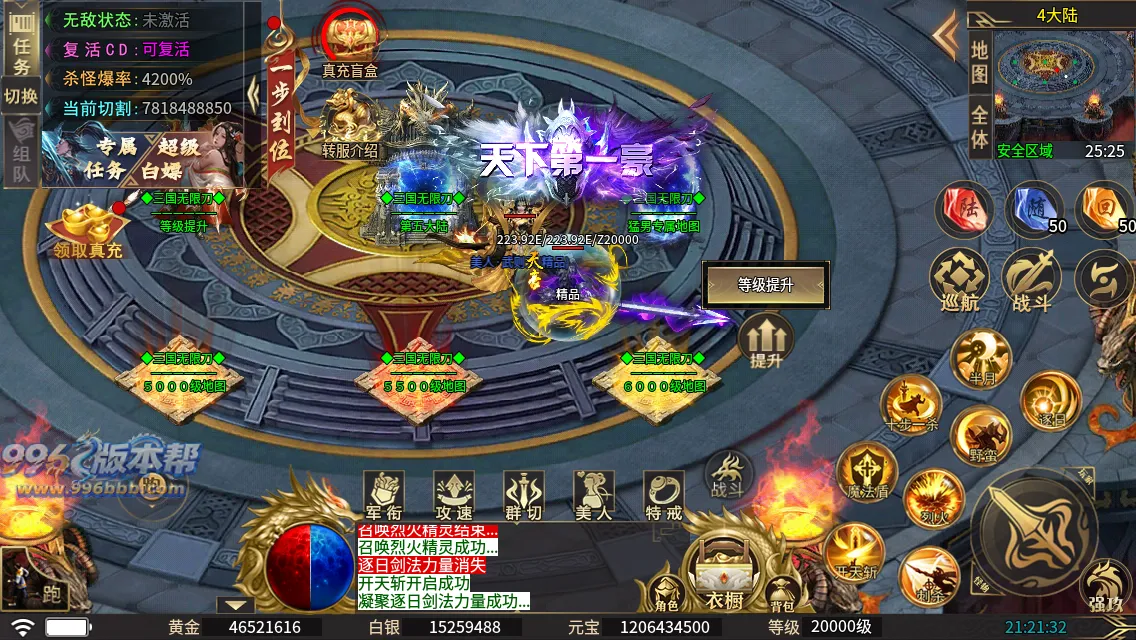Open the 组队 team tab
The width and height of the screenshot is (1136, 640).
point(21,152)
